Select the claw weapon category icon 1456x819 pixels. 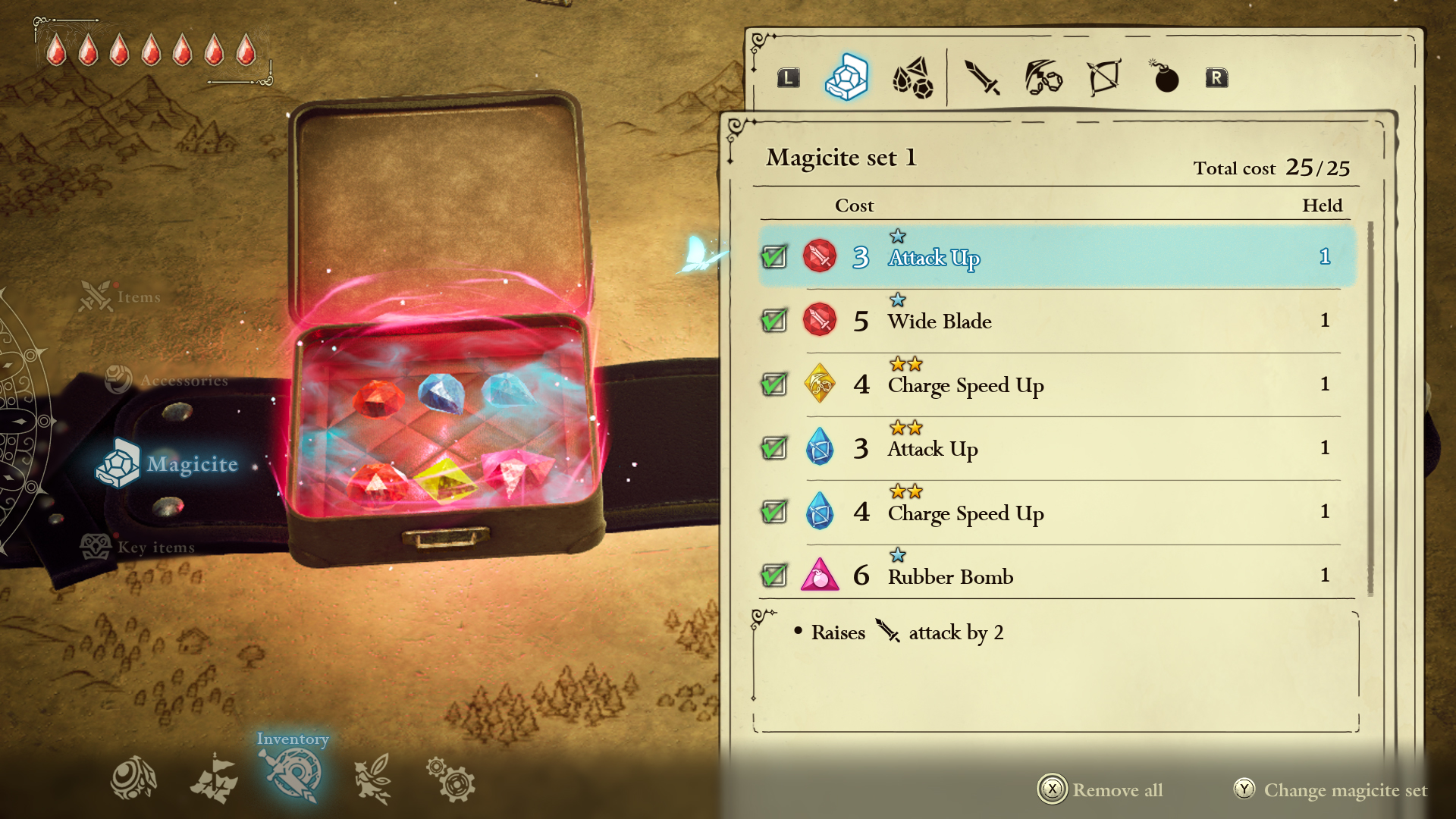[x=1043, y=77]
